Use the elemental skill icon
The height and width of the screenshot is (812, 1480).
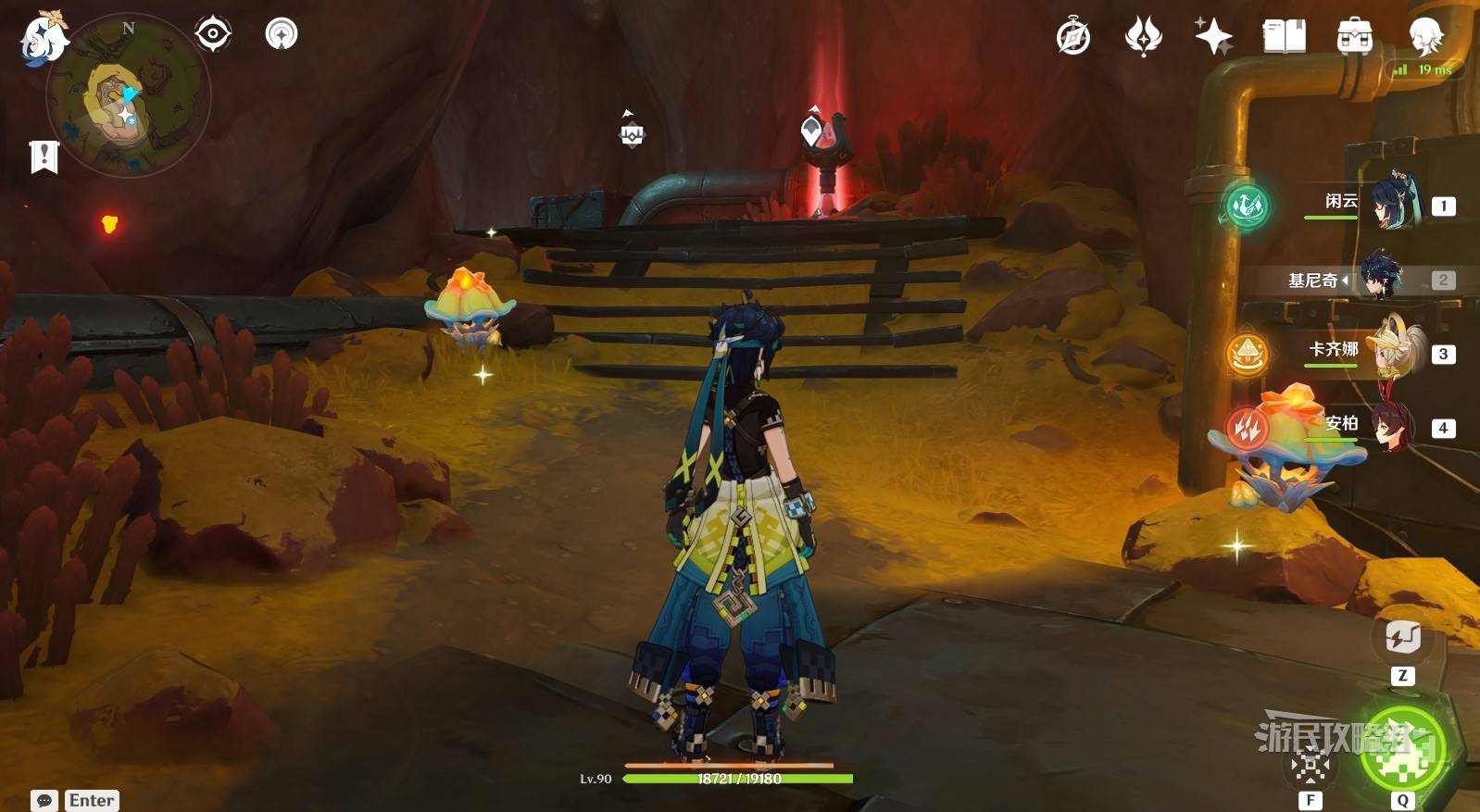(1311, 765)
